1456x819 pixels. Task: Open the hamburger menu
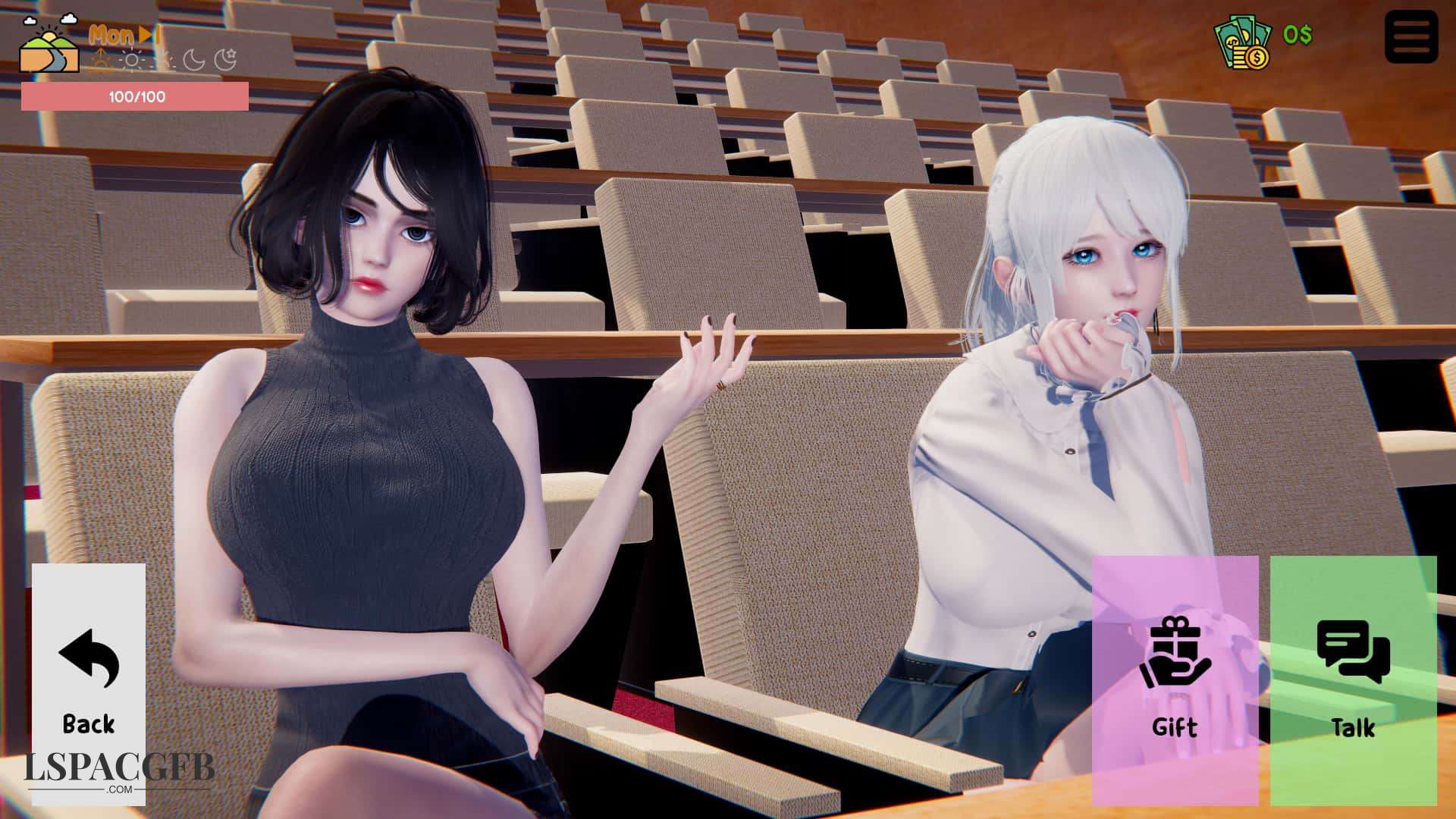tap(1410, 36)
